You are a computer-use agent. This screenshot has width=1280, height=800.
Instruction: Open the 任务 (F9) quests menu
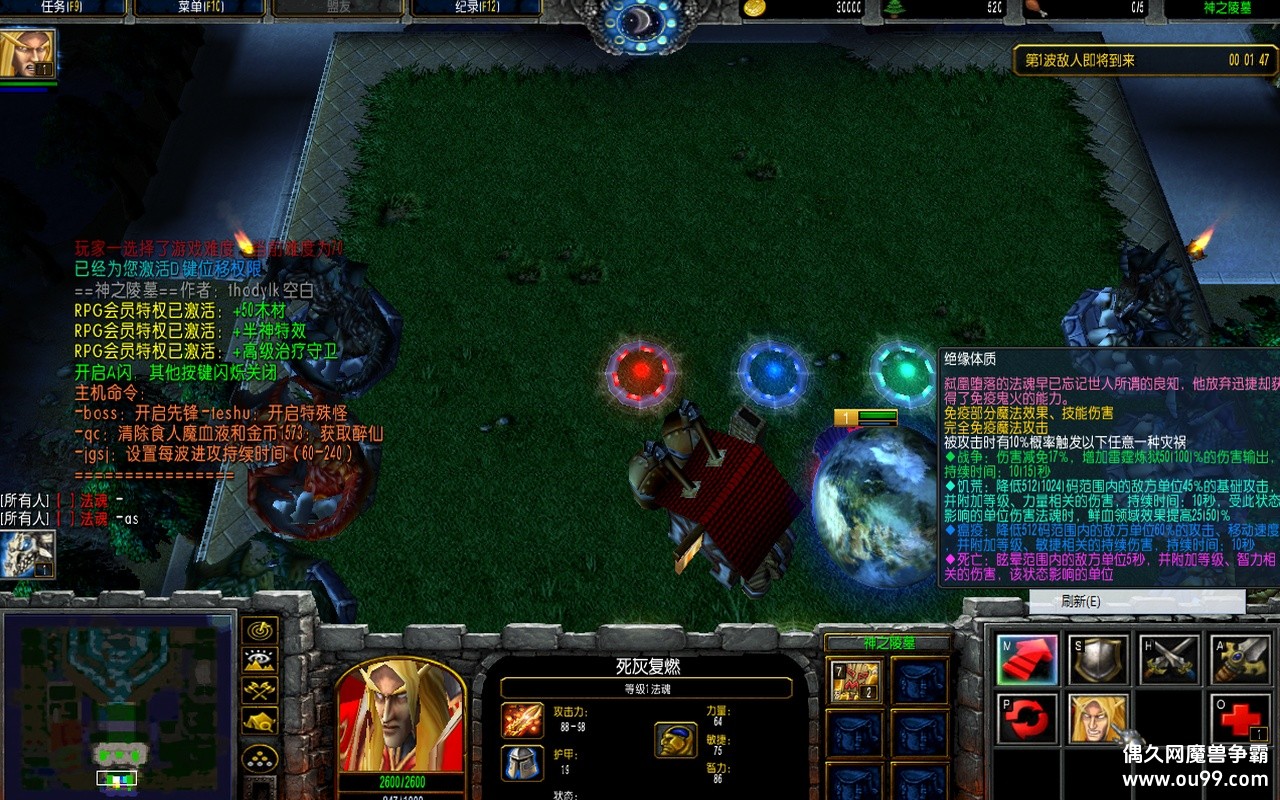tap(62, 8)
